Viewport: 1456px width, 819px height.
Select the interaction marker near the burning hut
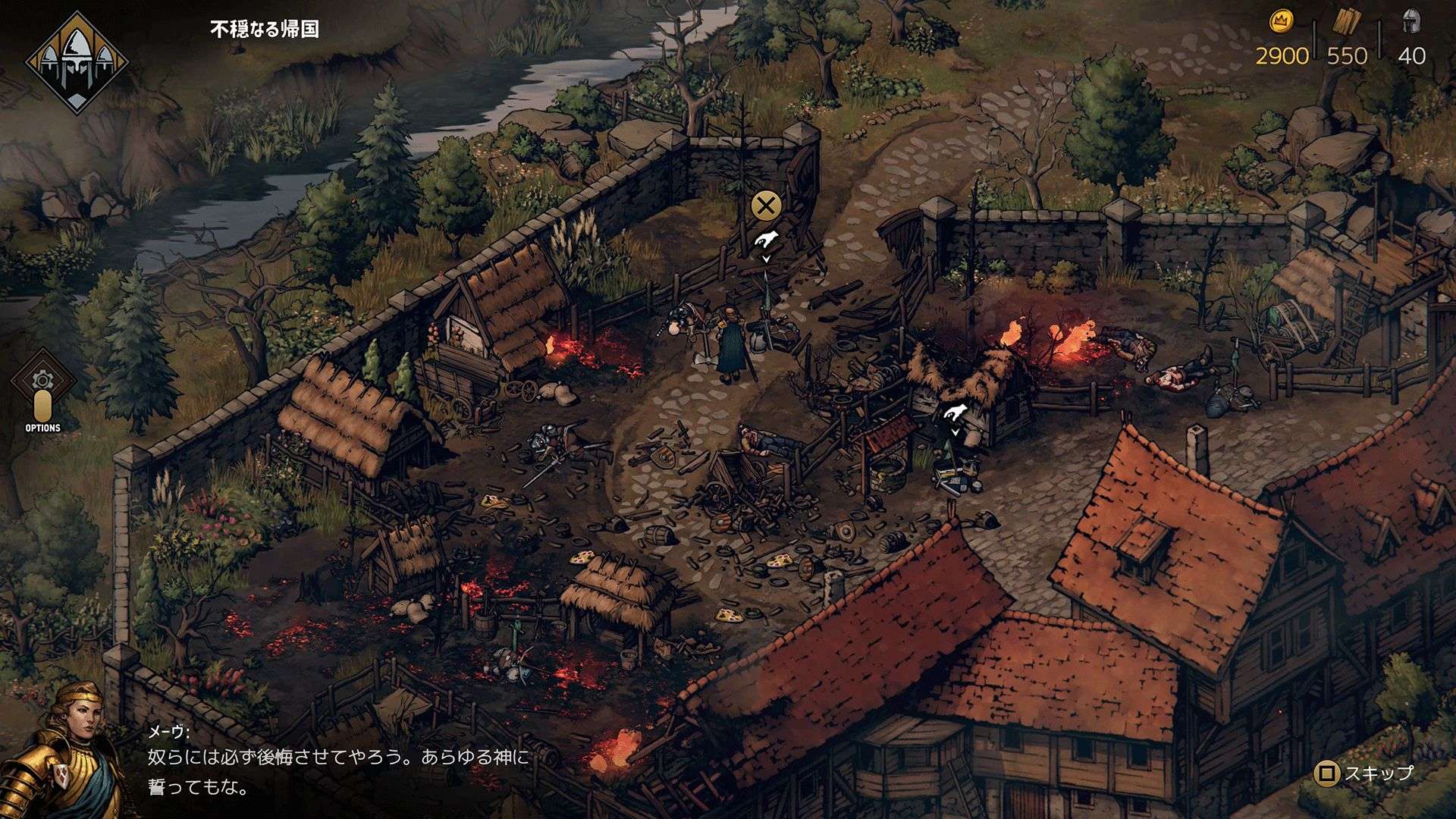click(x=954, y=412)
